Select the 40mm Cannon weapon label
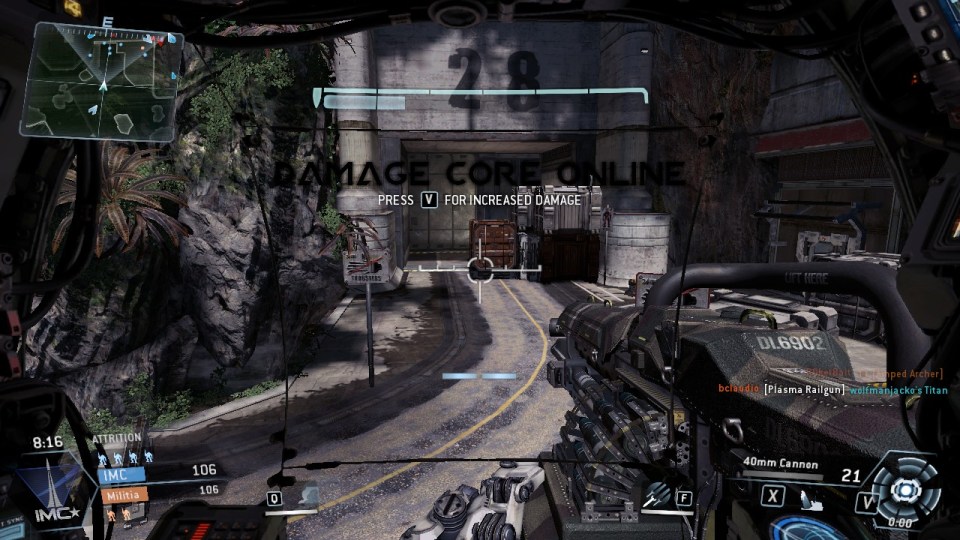Screen dimensions: 960x540 [780, 464]
